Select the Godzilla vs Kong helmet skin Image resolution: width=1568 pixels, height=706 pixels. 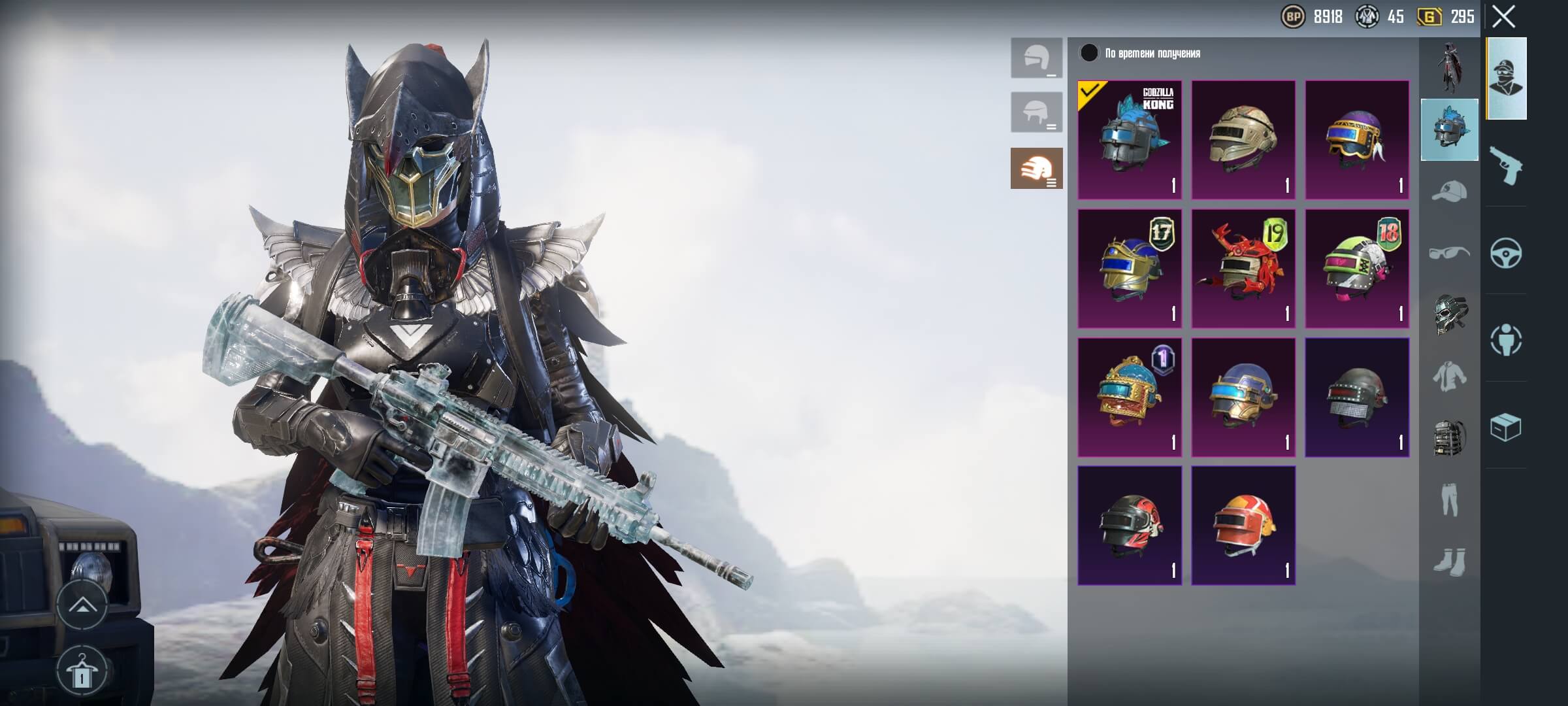pyautogui.click(x=1130, y=140)
